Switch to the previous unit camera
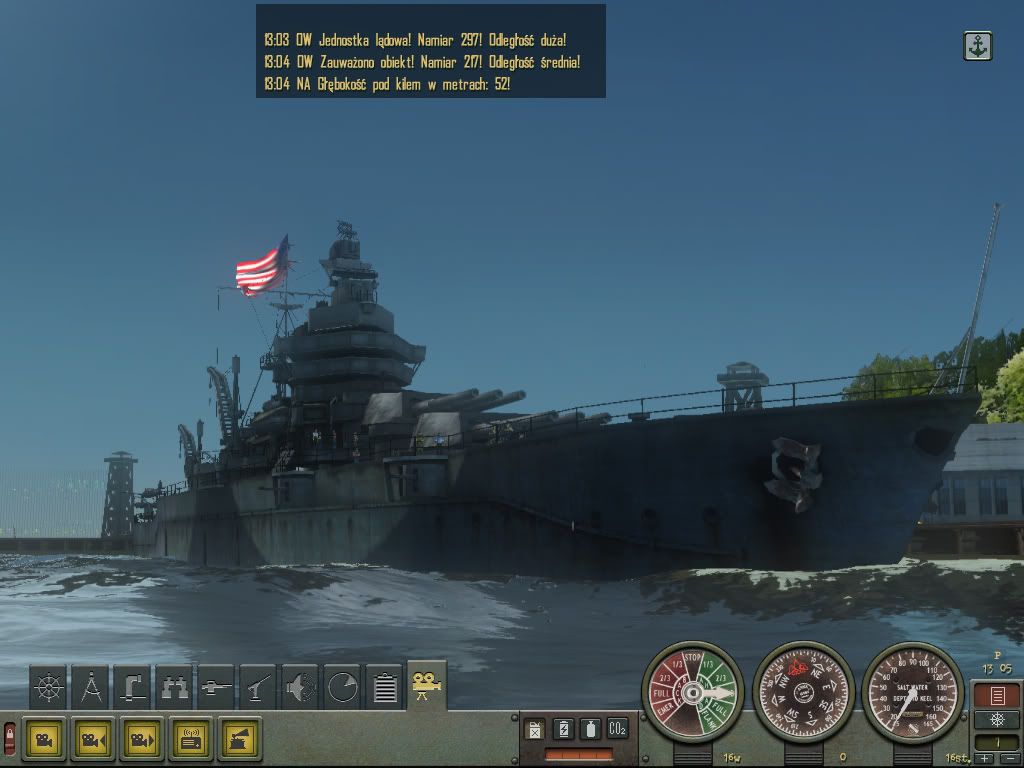1024x768 pixels. [94, 739]
